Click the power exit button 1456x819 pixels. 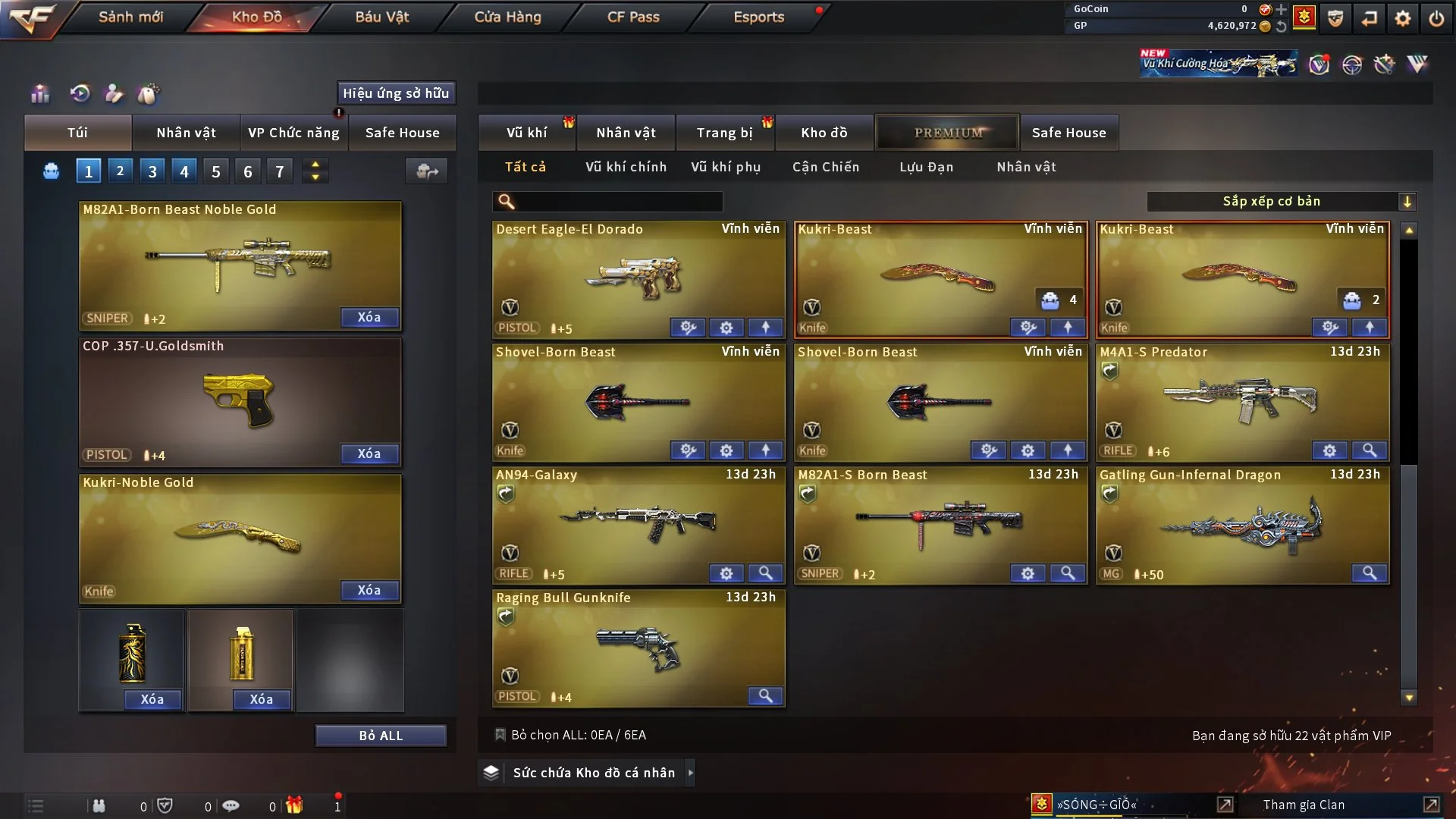click(x=1436, y=18)
